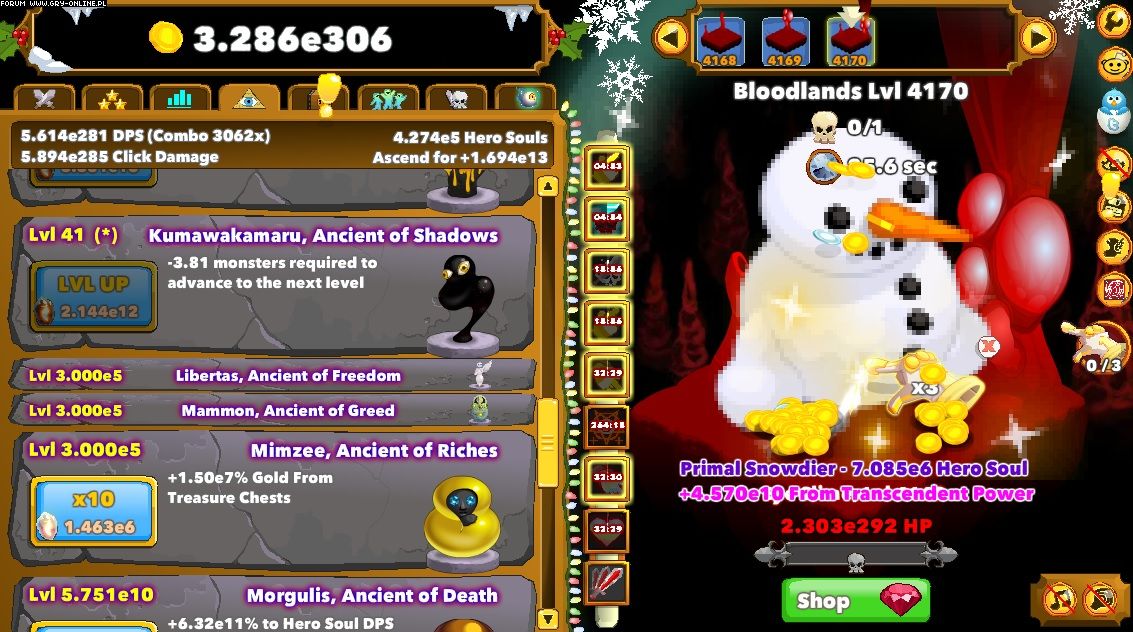Open the red gem Shop
The width and height of the screenshot is (1133, 632).
click(855, 600)
